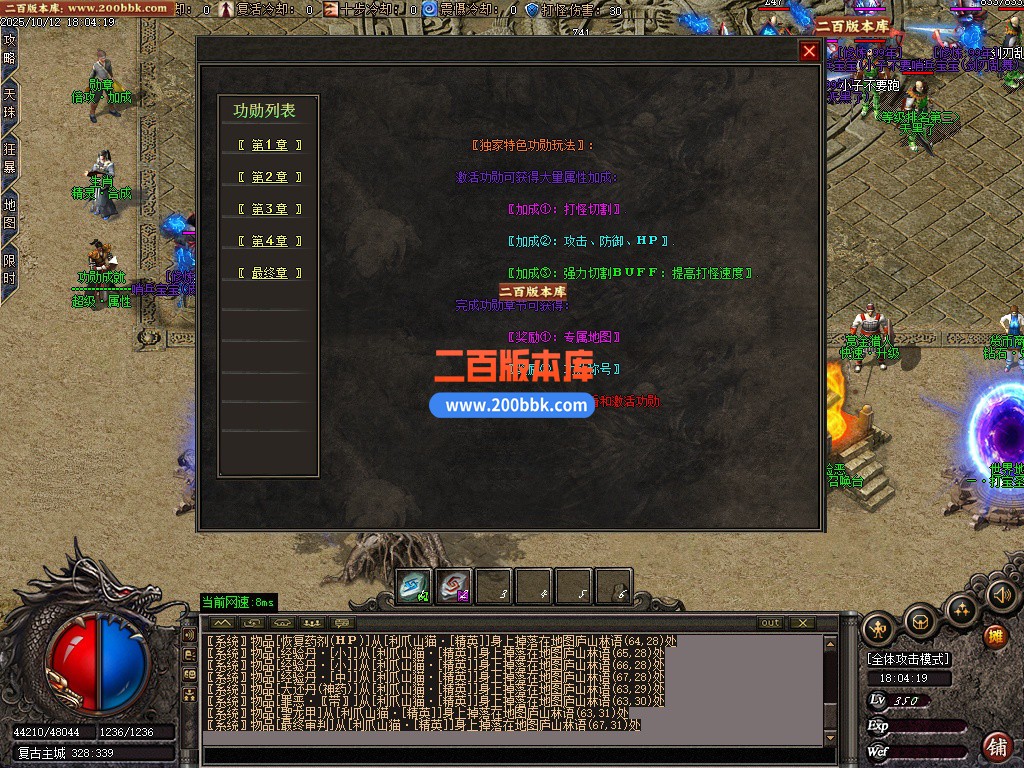
Task: Open the 铺 shop button
Action: (997, 746)
